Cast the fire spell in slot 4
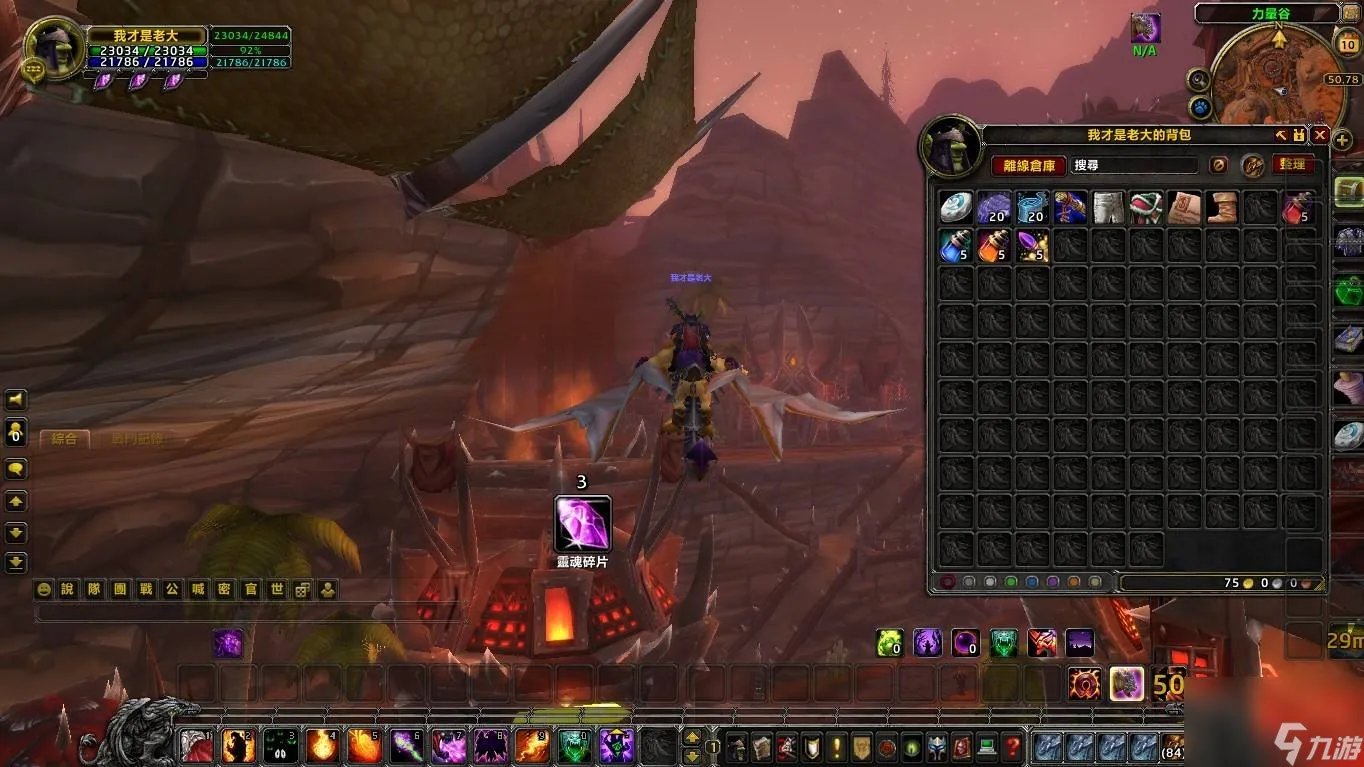 (322, 745)
